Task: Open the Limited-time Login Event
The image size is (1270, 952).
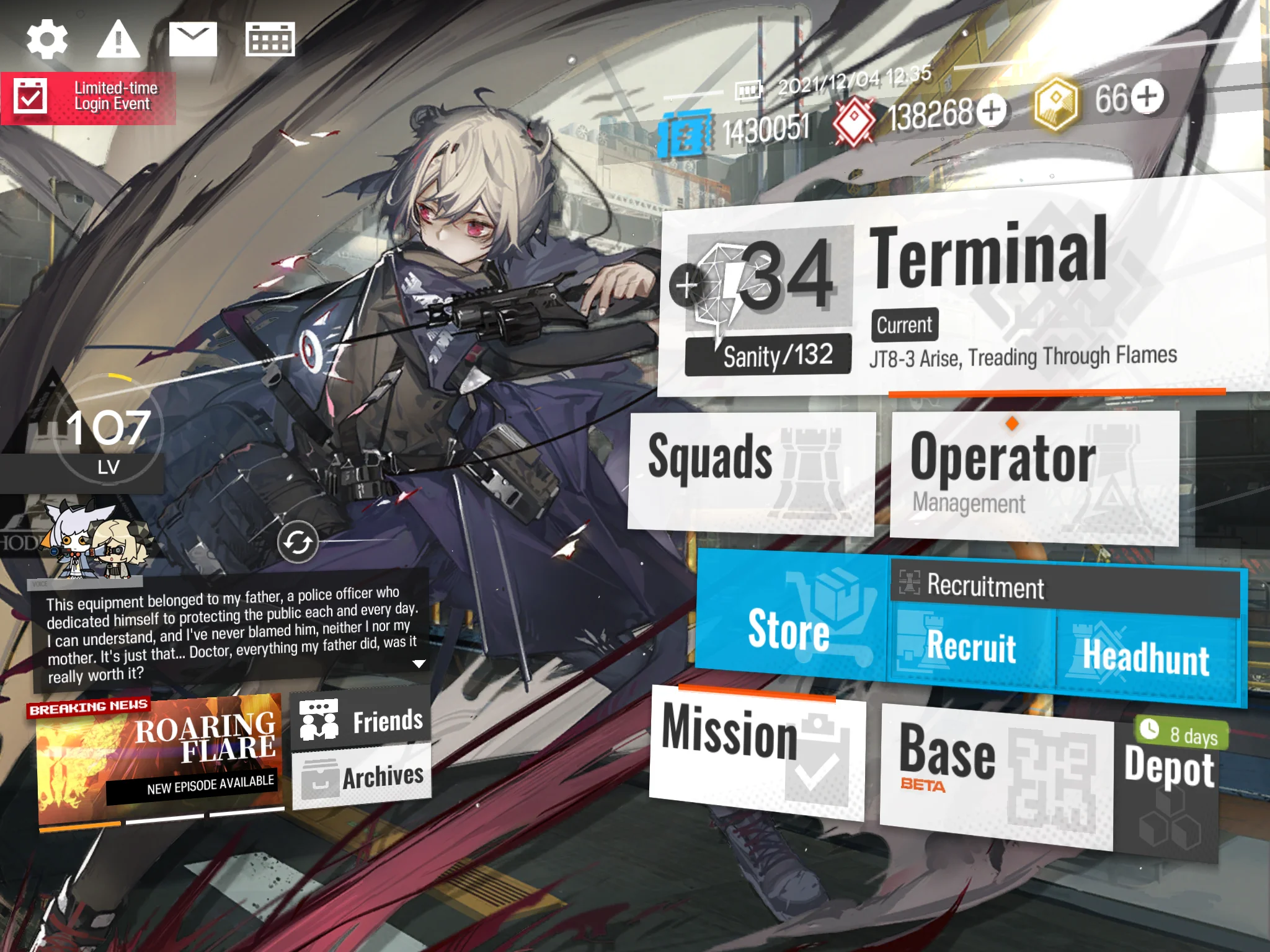Action: (88, 97)
